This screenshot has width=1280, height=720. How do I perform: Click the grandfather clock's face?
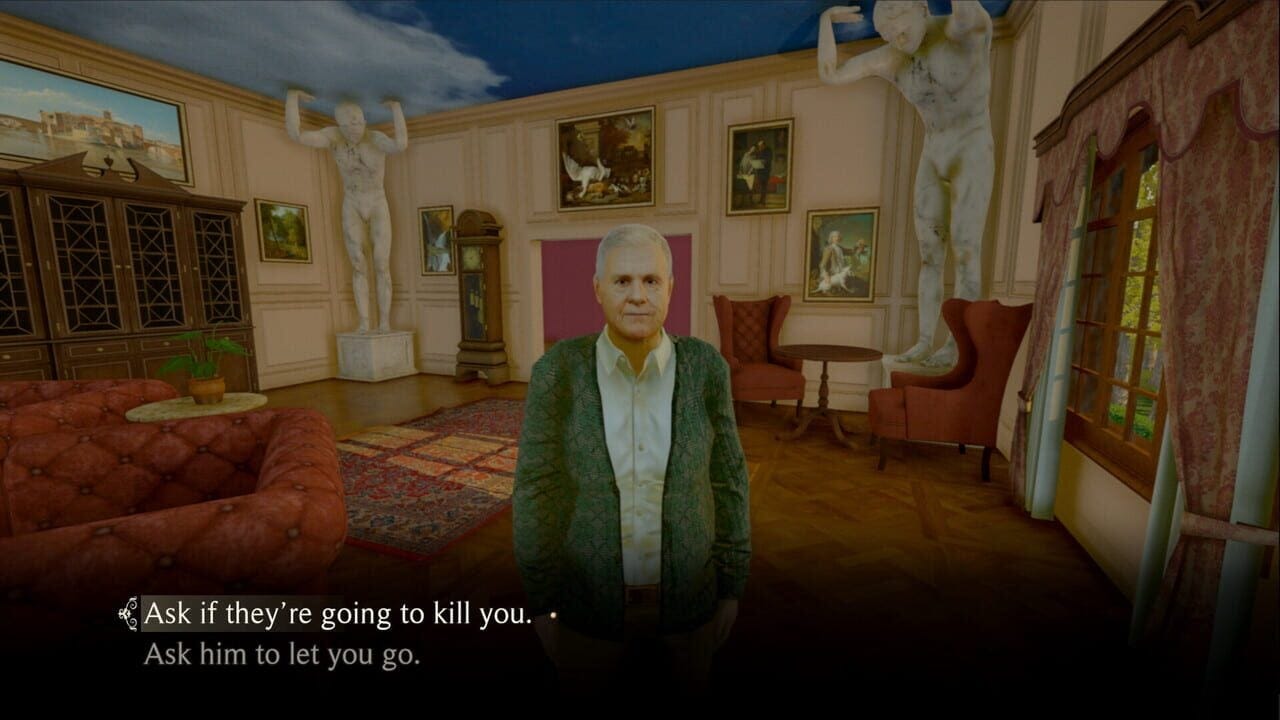tap(470, 260)
